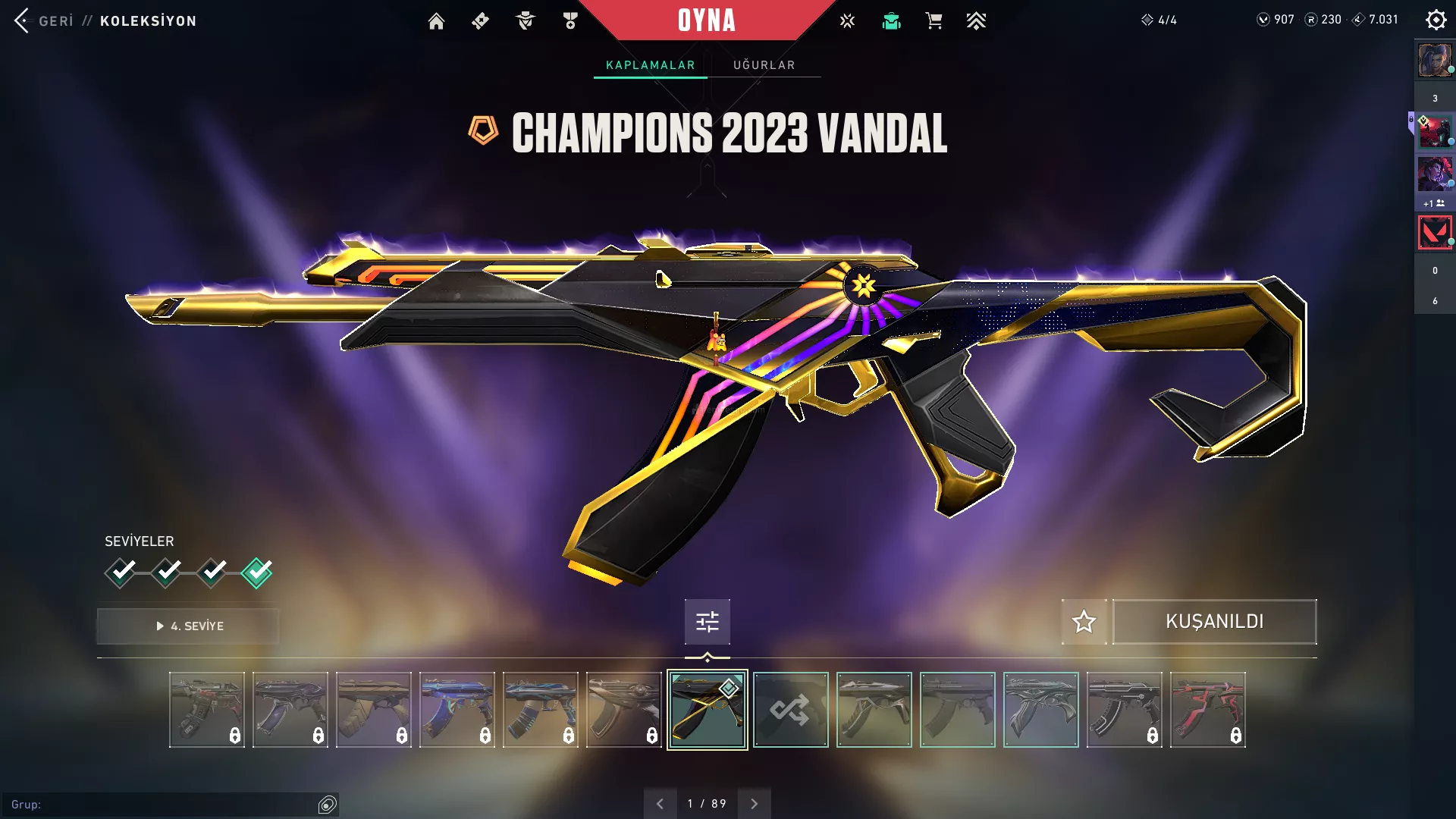This screenshot has width=1456, height=819.
Task: Go to the previous skin page
Action: 660,804
